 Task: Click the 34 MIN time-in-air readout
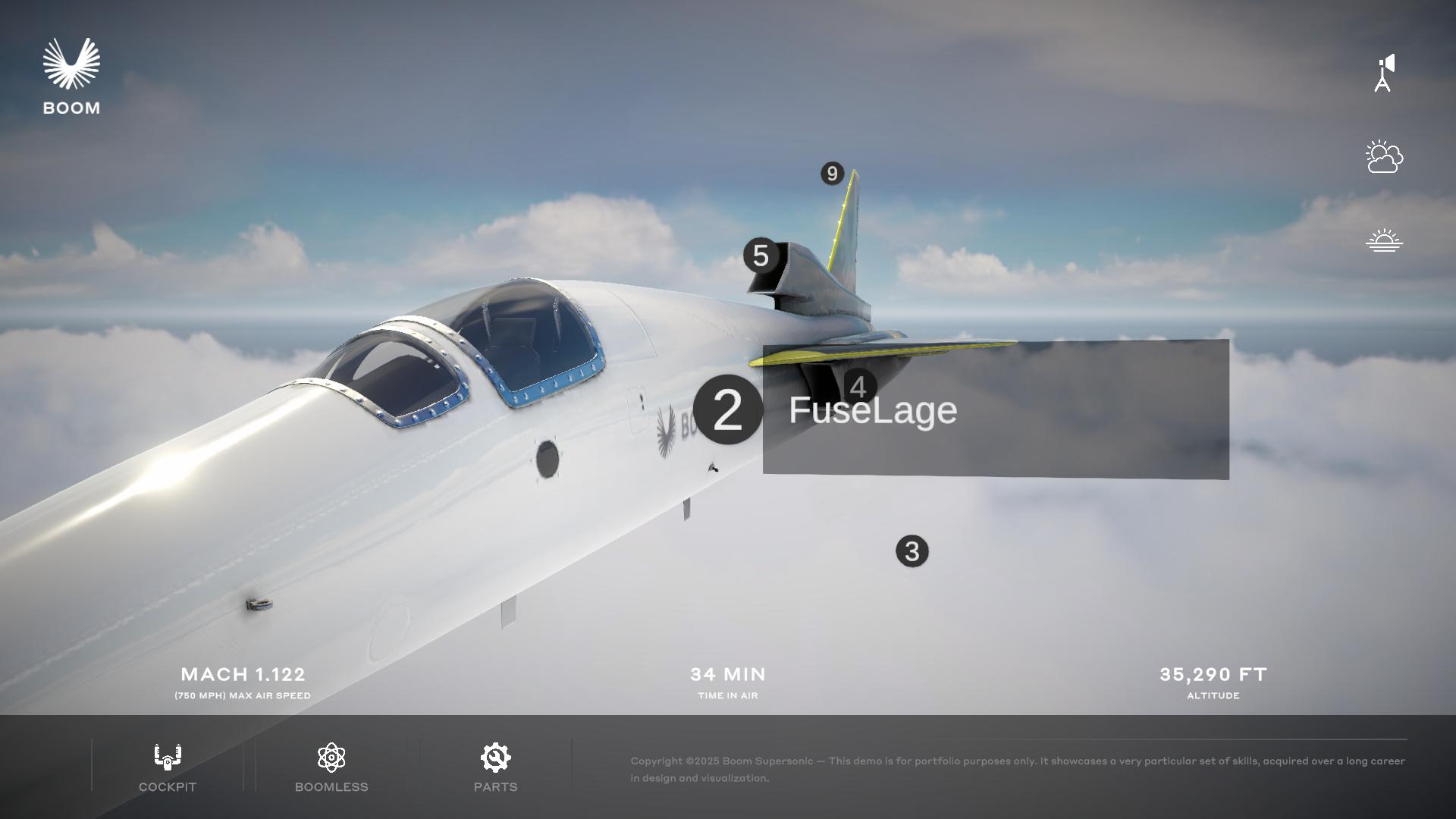(727, 674)
